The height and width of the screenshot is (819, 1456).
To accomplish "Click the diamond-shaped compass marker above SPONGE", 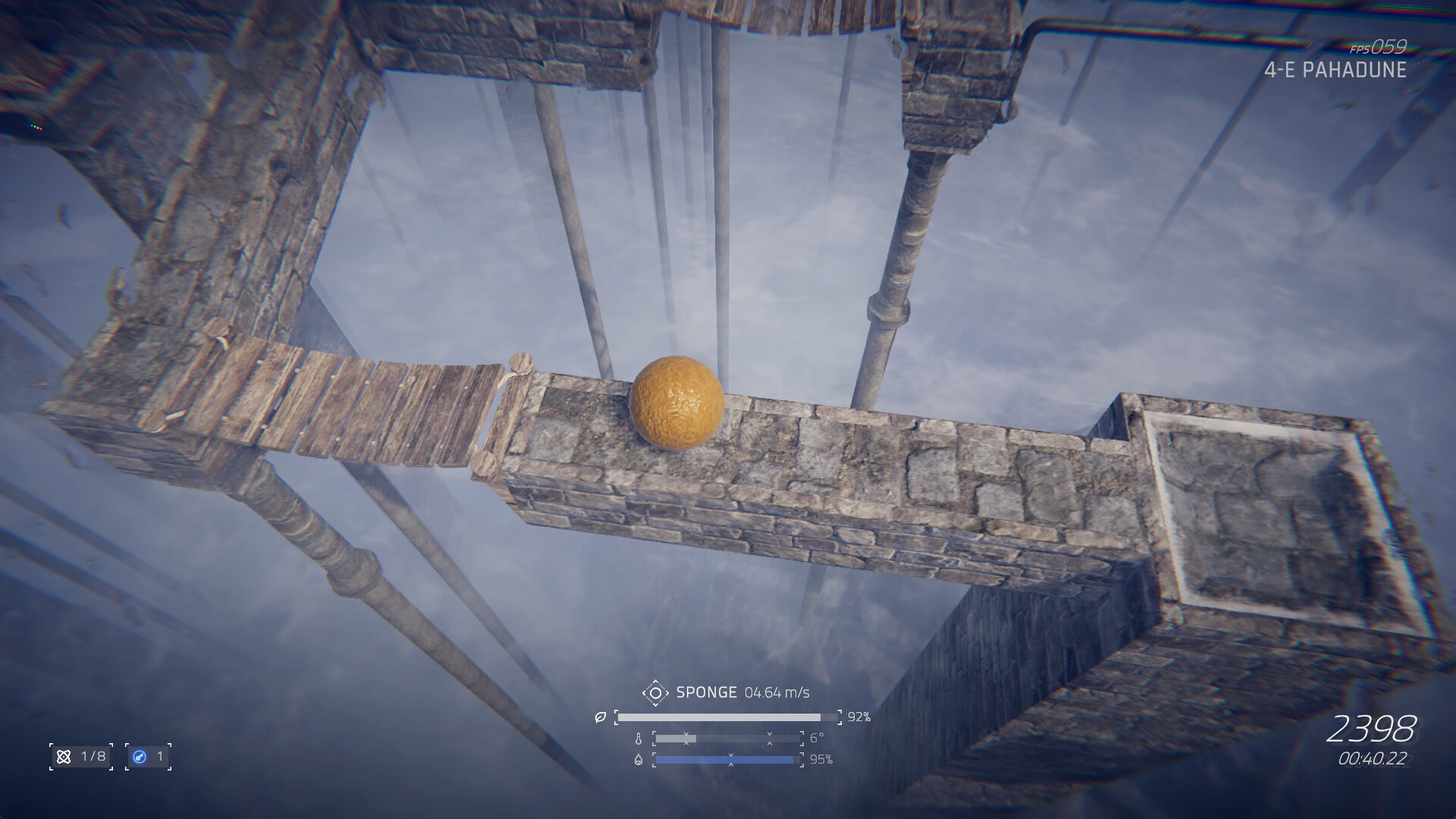I will point(656,692).
